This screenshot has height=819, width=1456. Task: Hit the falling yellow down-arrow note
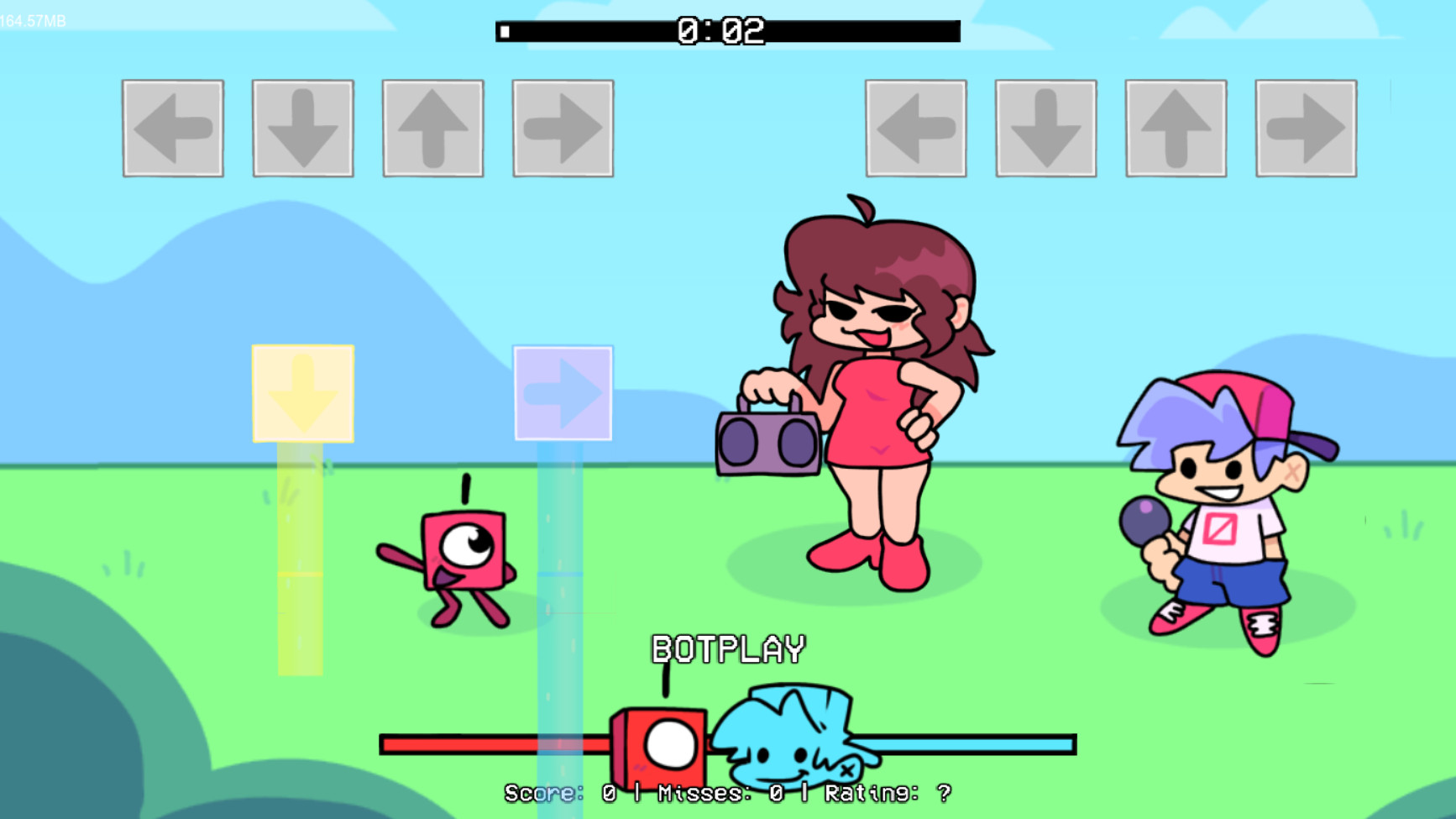coord(301,391)
